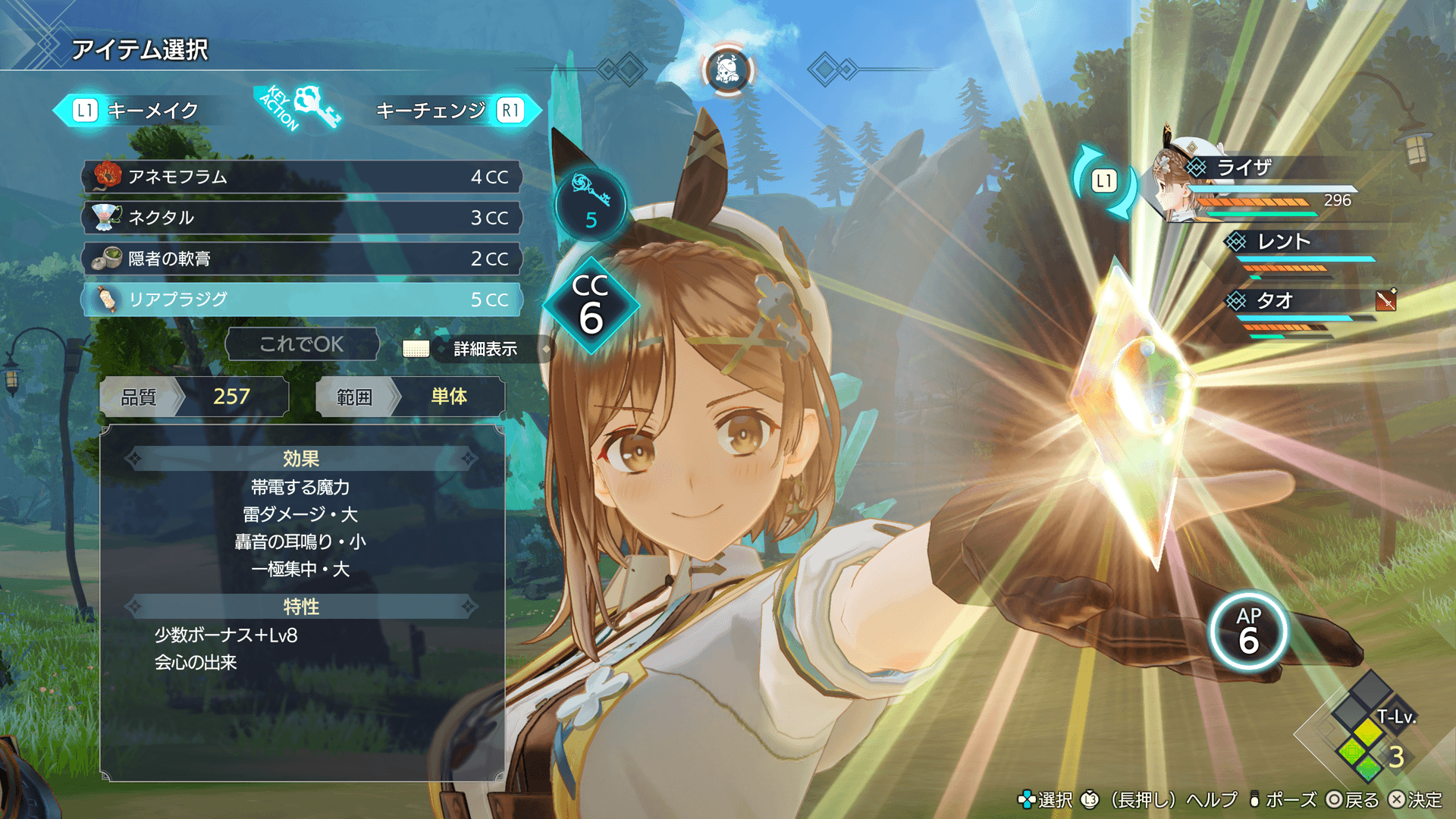Open the キーメイク option
Viewport: 1456px width, 819px height.
pos(136,111)
